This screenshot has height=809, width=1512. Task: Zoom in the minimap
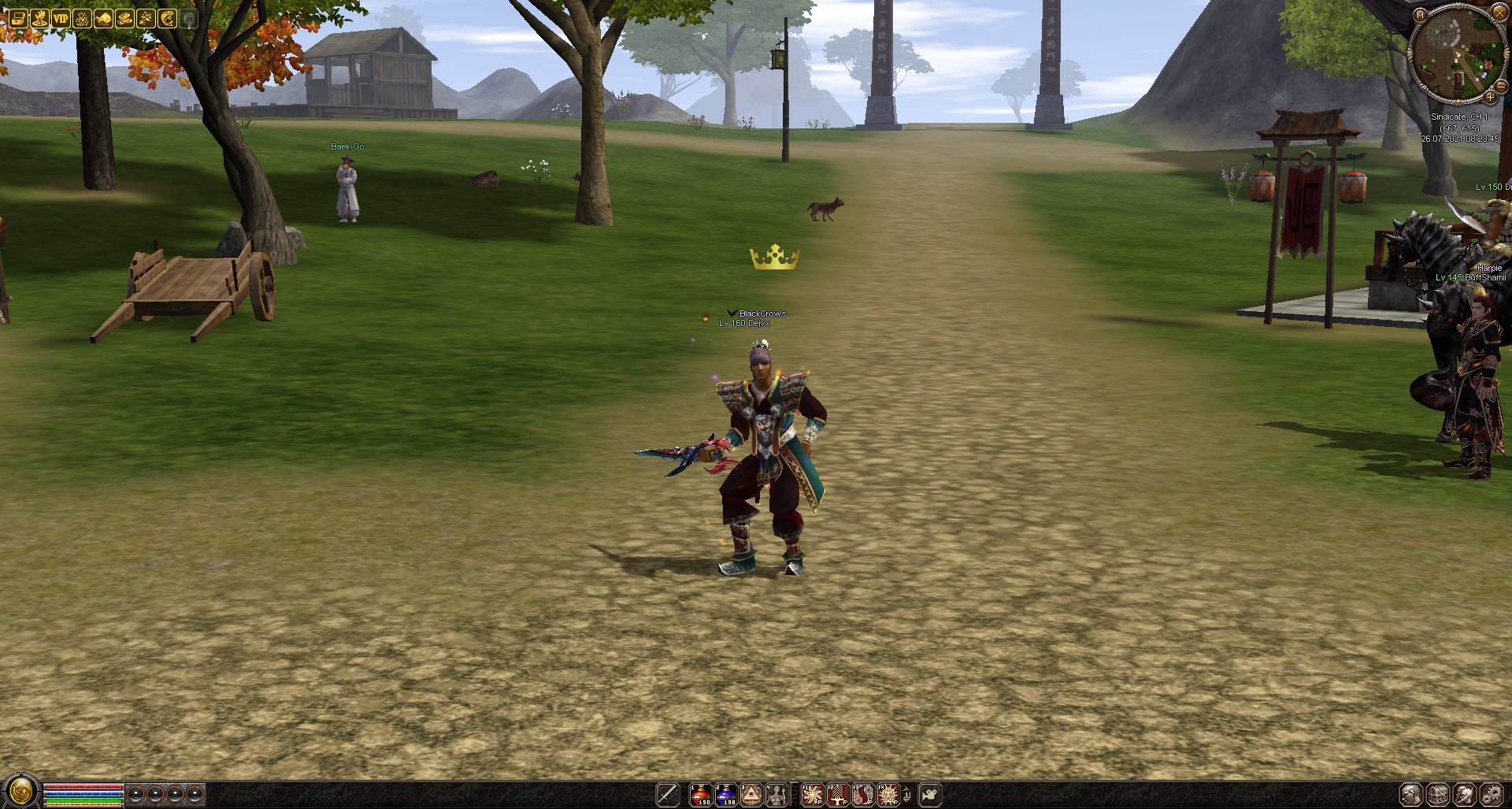click(1490, 98)
